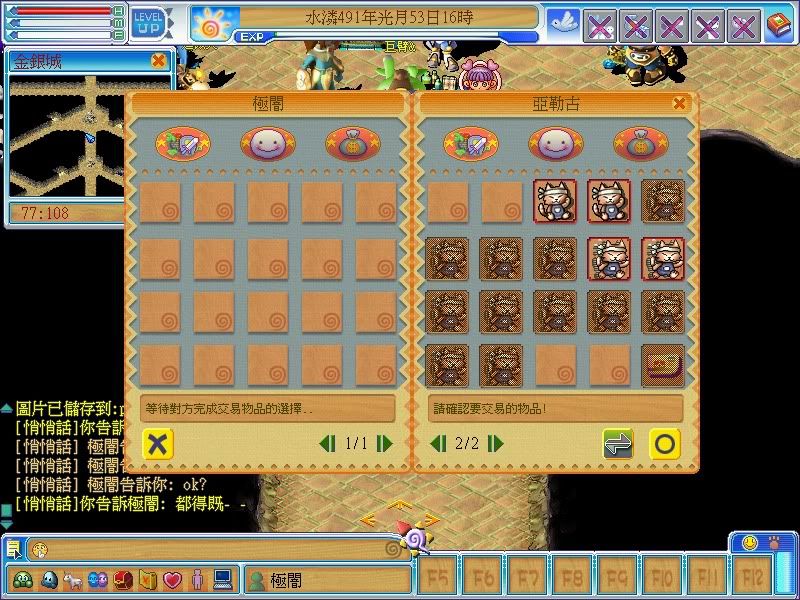The width and height of the screenshot is (800, 600).
Task: Confirm the trade with the yellow O button
Action: coord(664,443)
